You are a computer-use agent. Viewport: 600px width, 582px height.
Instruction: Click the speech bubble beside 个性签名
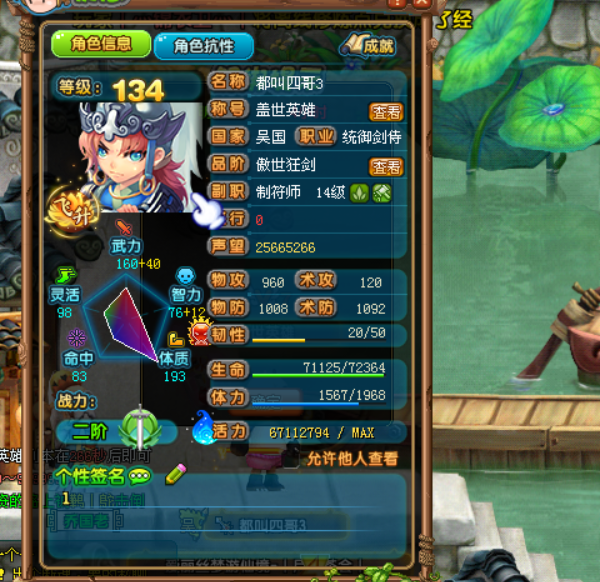(x=141, y=476)
